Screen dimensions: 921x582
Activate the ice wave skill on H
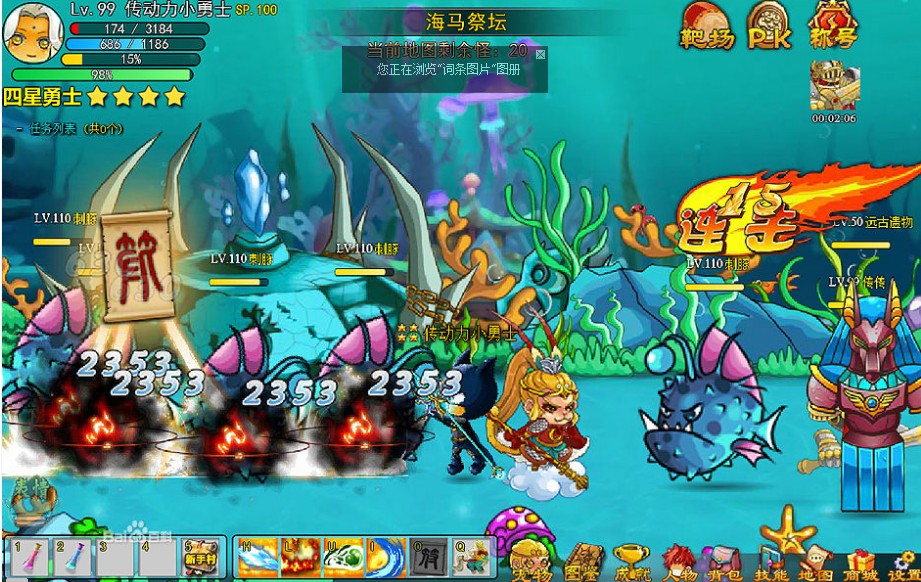pyautogui.click(x=258, y=558)
